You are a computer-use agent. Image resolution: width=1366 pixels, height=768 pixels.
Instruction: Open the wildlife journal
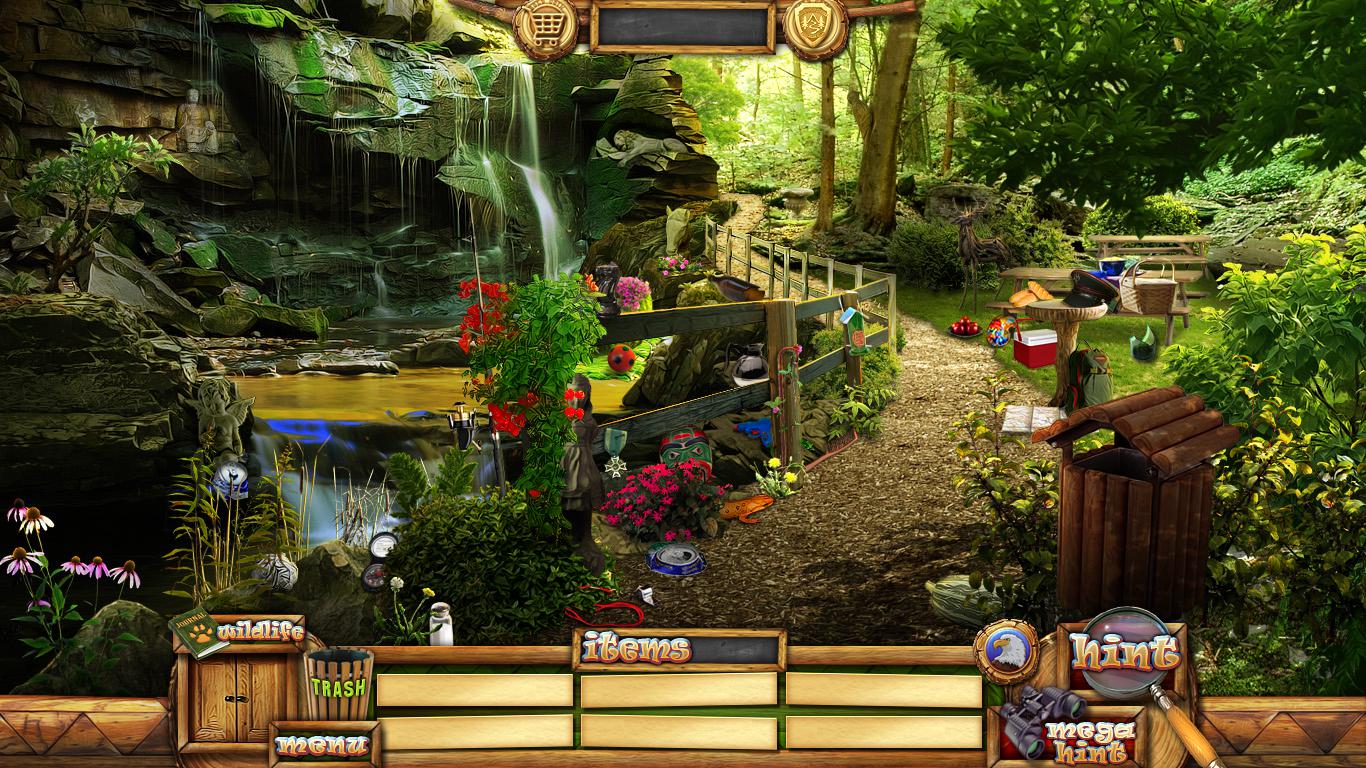click(x=240, y=632)
